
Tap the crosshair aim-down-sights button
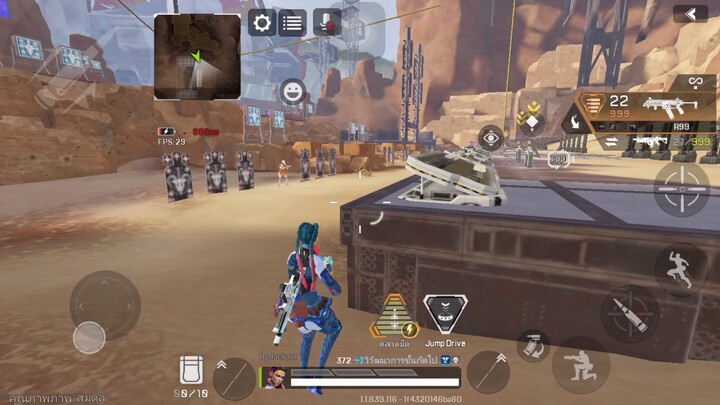pos(681,188)
